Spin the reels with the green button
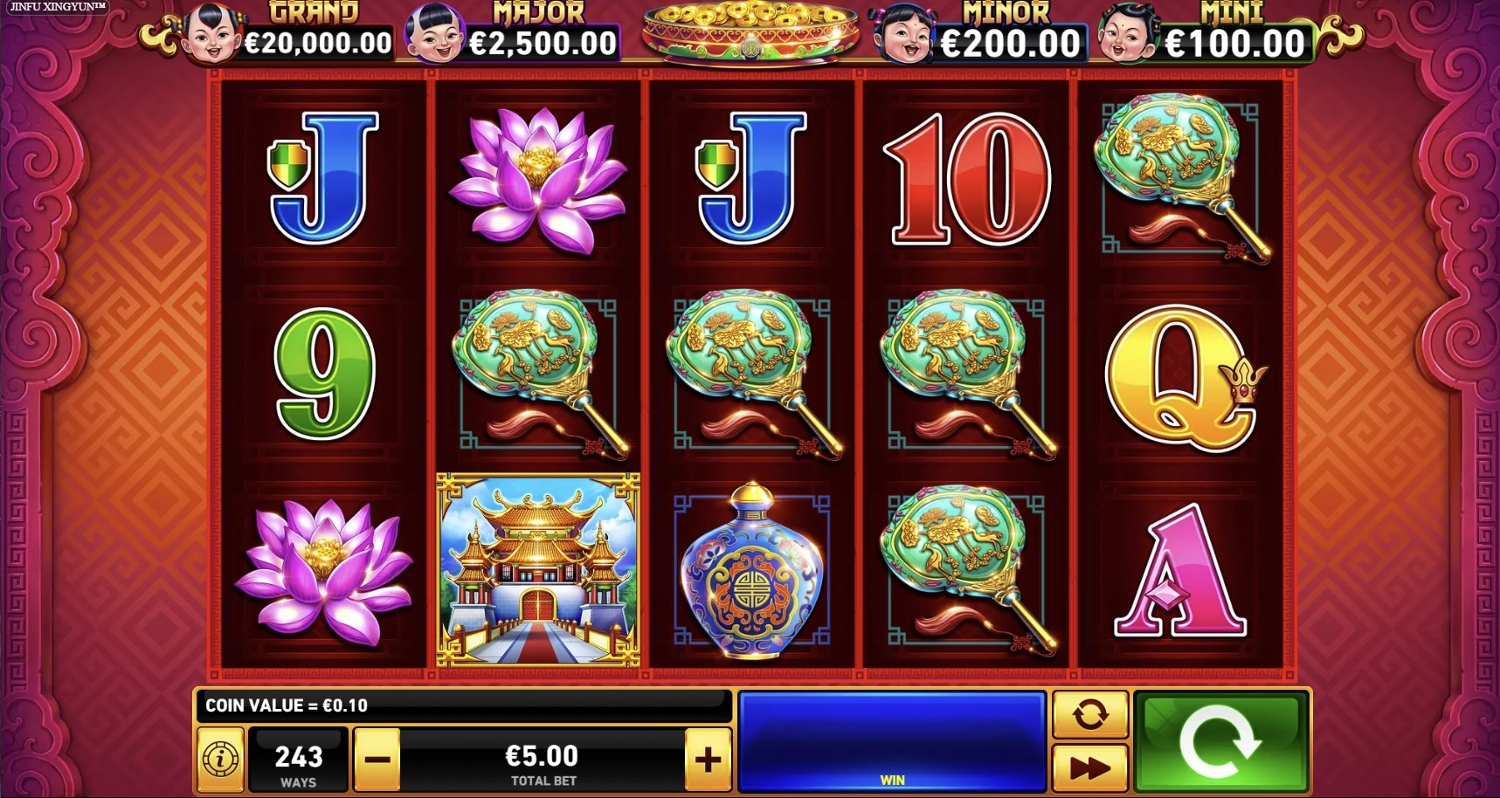The height and width of the screenshot is (798, 1500). 1221,741
